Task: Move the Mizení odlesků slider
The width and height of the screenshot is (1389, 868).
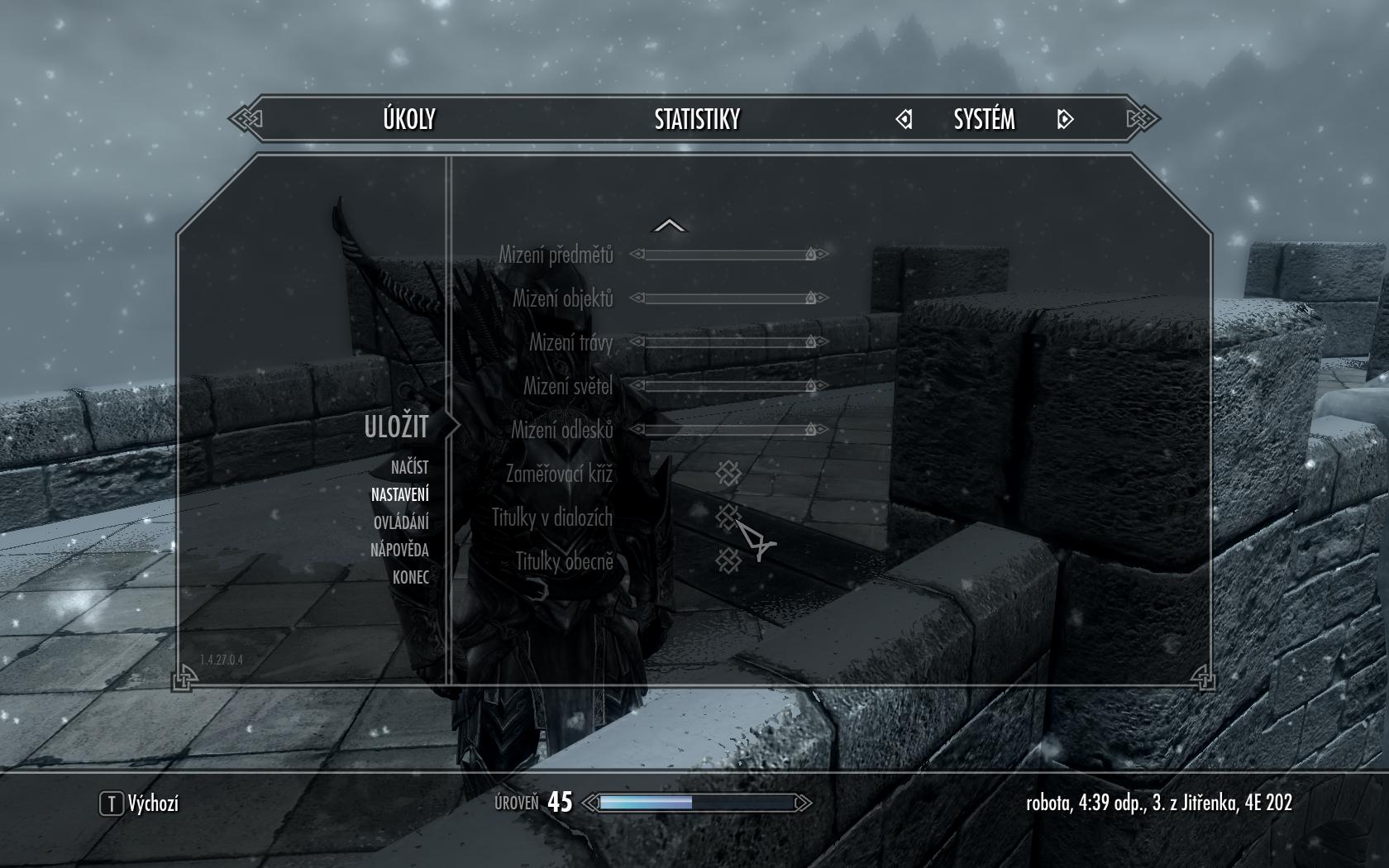Action: click(728, 430)
